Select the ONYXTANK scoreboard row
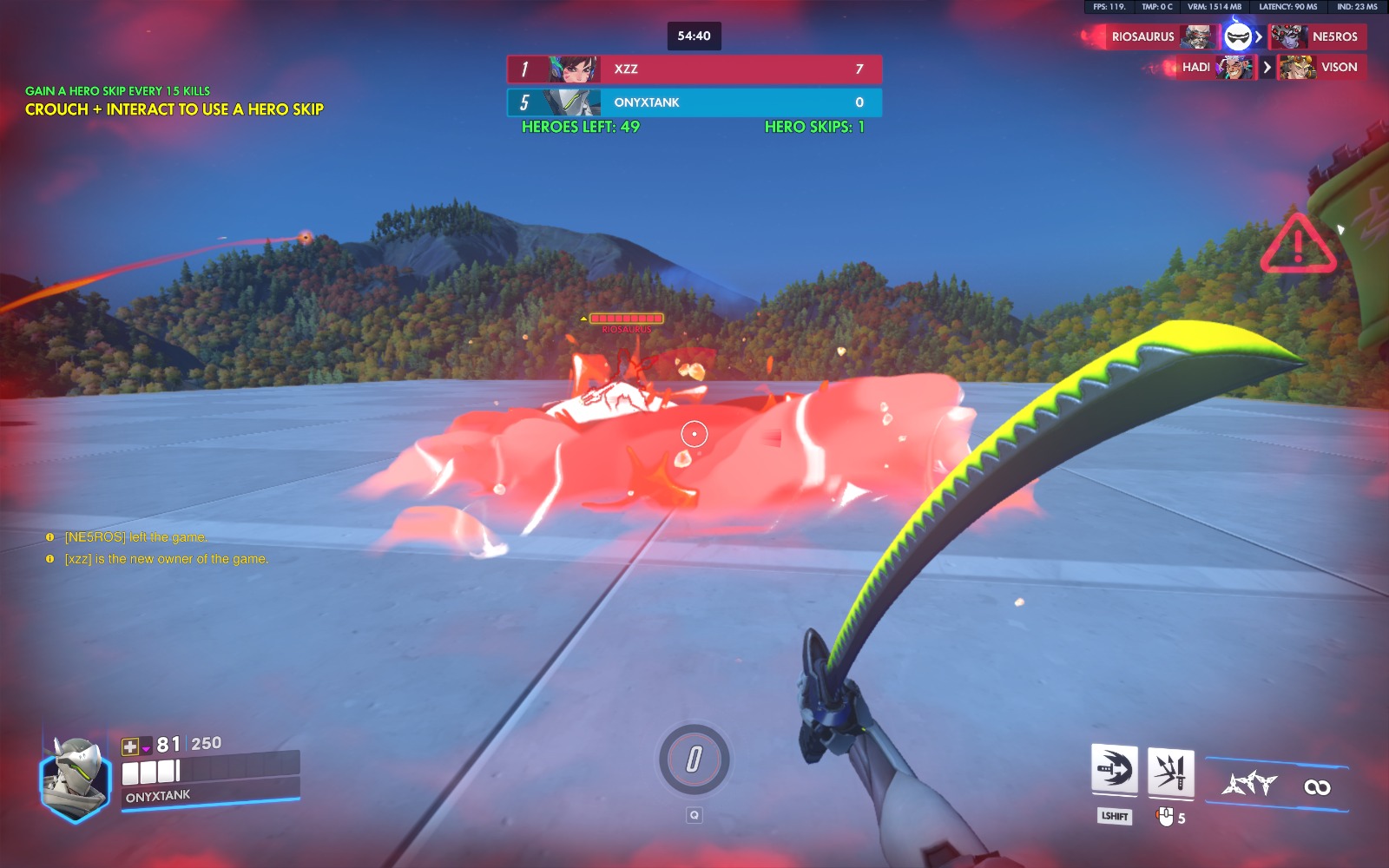This screenshot has width=1389, height=868. point(694,102)
